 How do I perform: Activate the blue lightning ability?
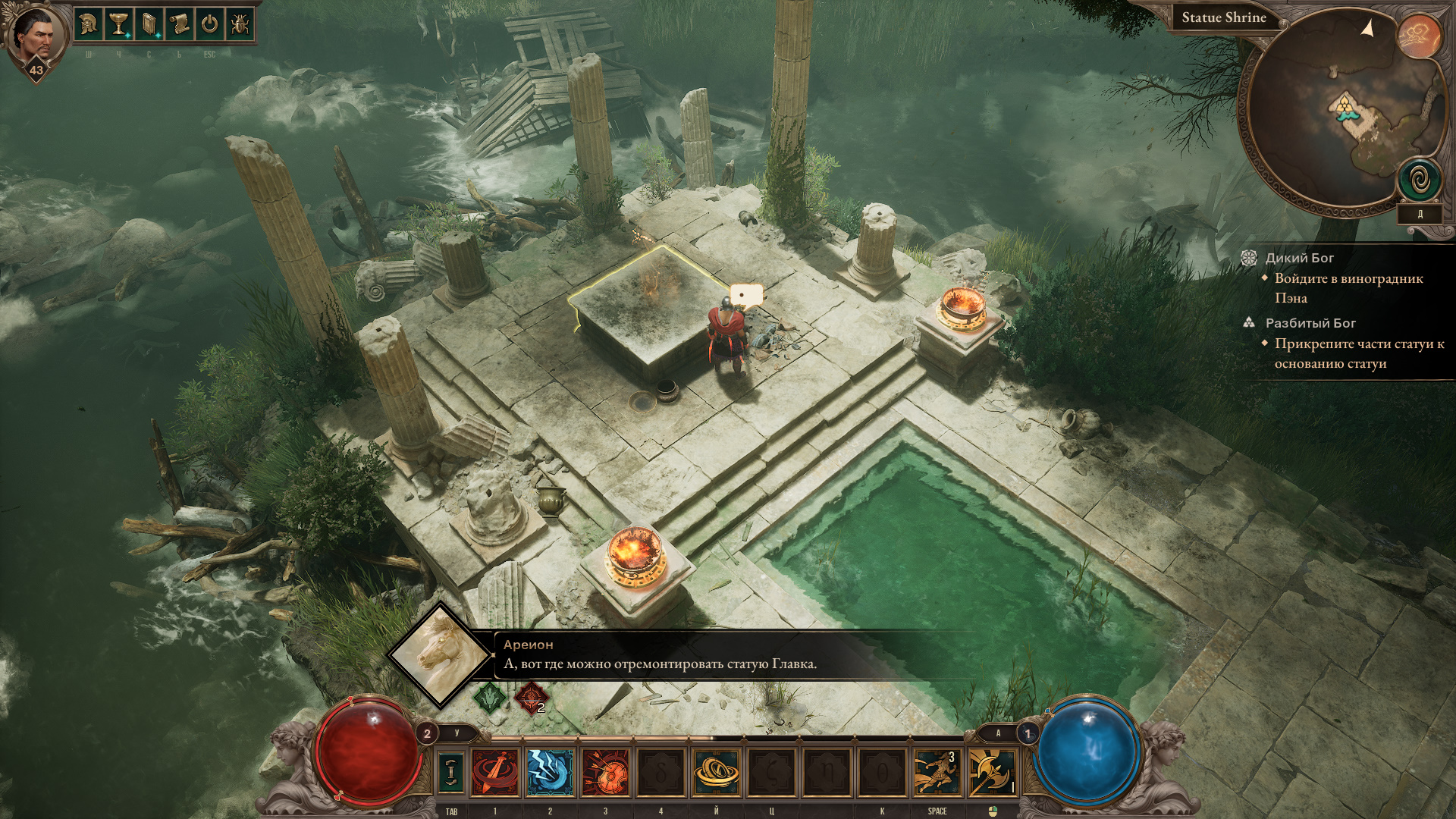[x=550, y=772]
